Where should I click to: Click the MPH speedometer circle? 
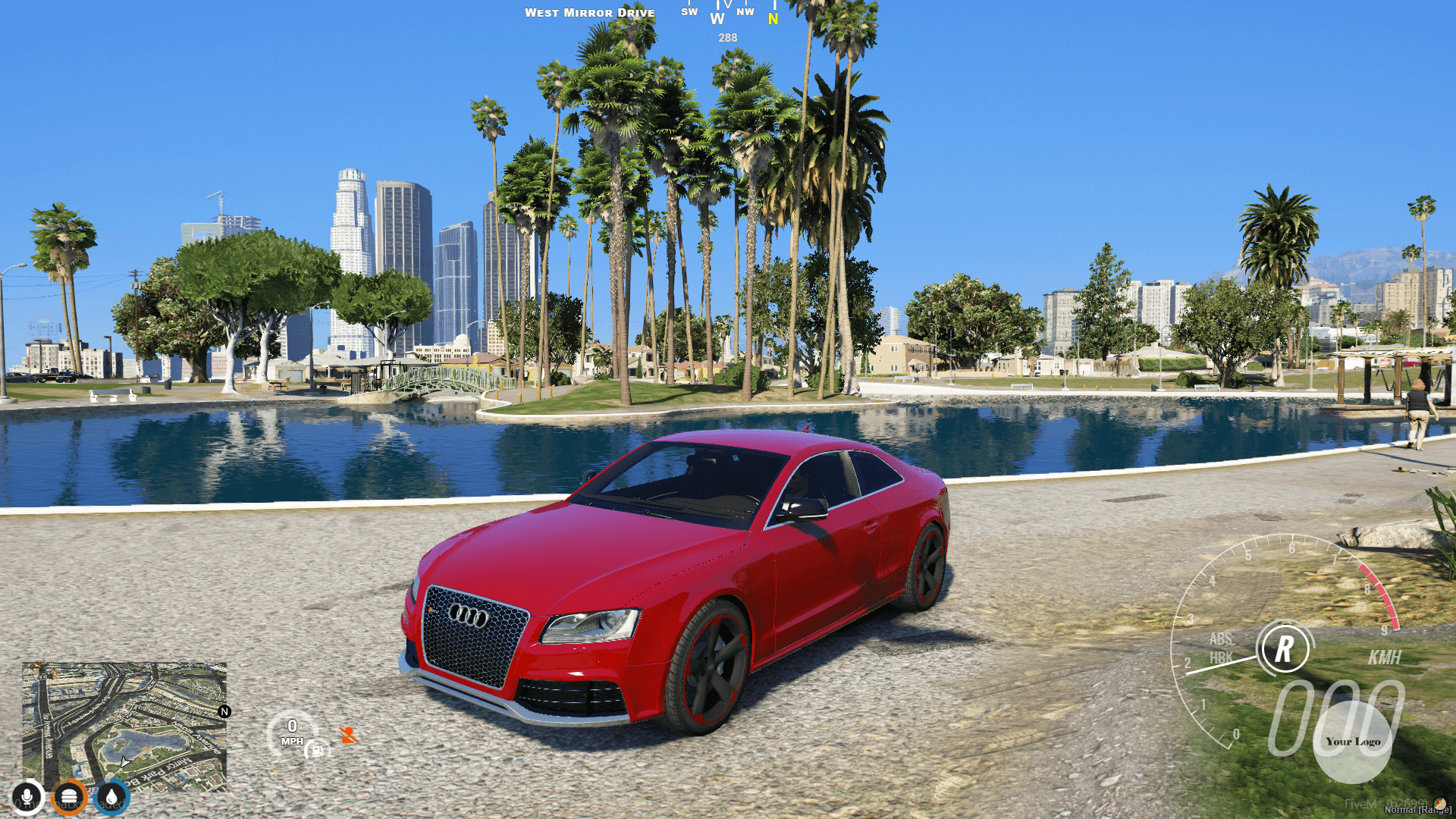click(294, 731)
